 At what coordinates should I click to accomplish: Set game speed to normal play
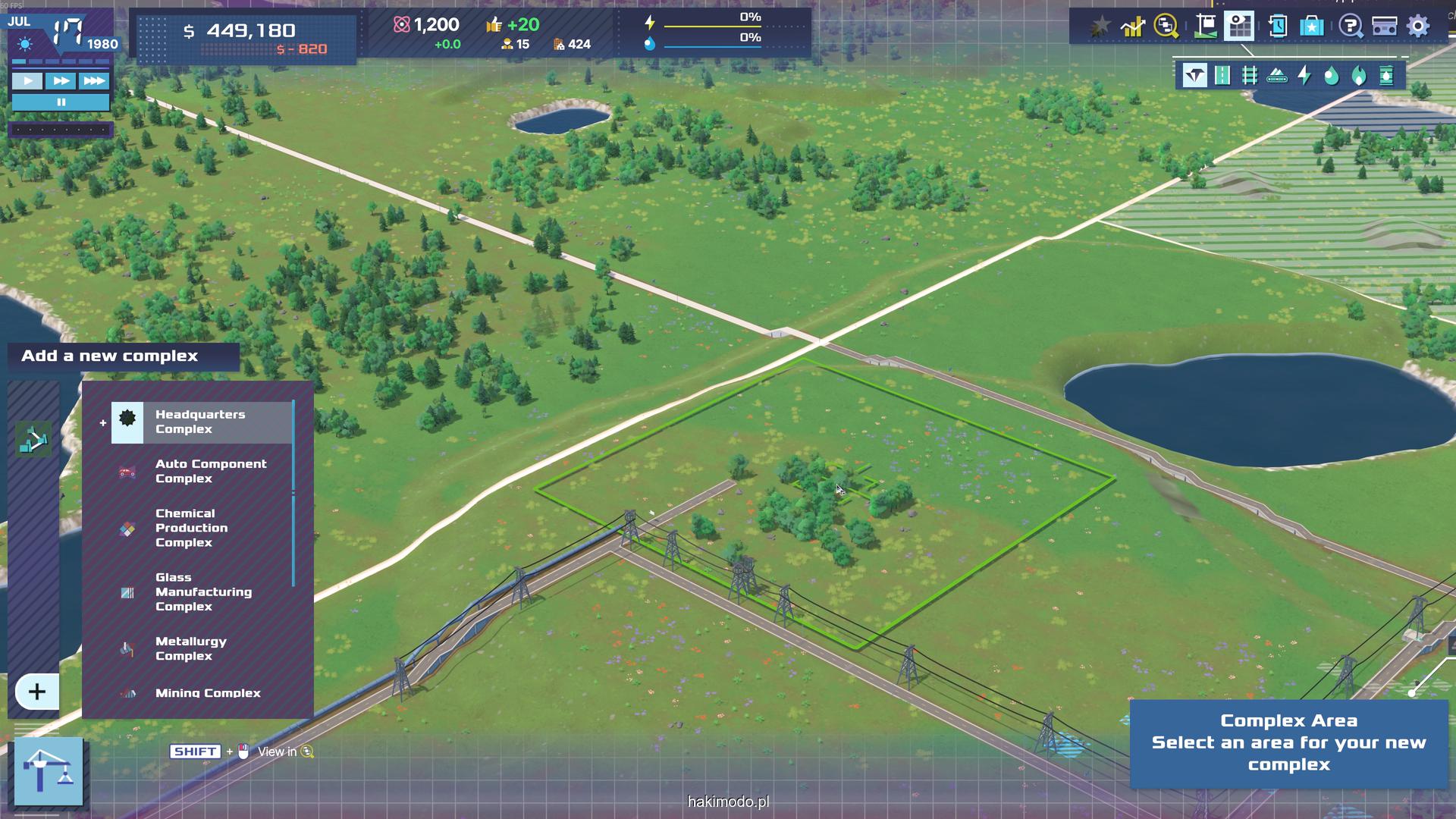(28, 80)
